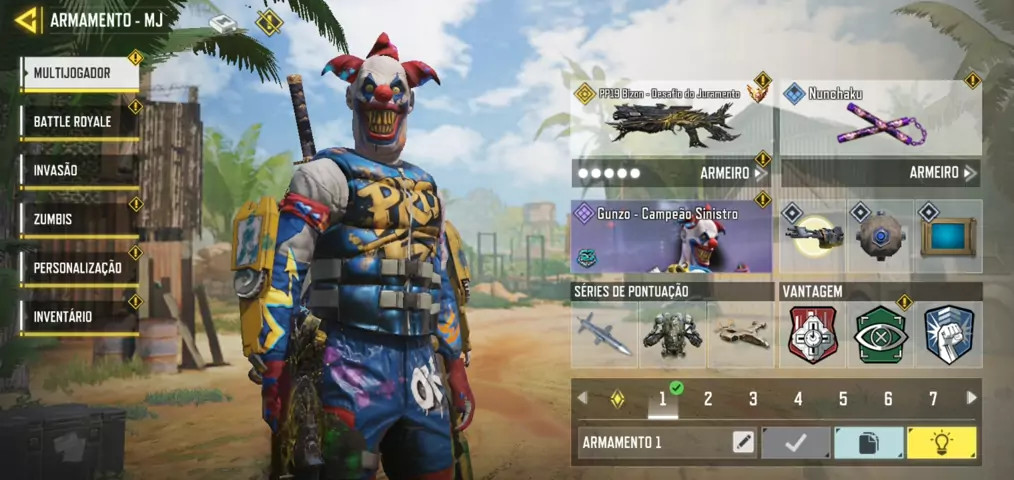Image resolution: width=1014 pixels, height=480 pixels.
Task: Switch to loadout number 4
Action: (798, 399)
